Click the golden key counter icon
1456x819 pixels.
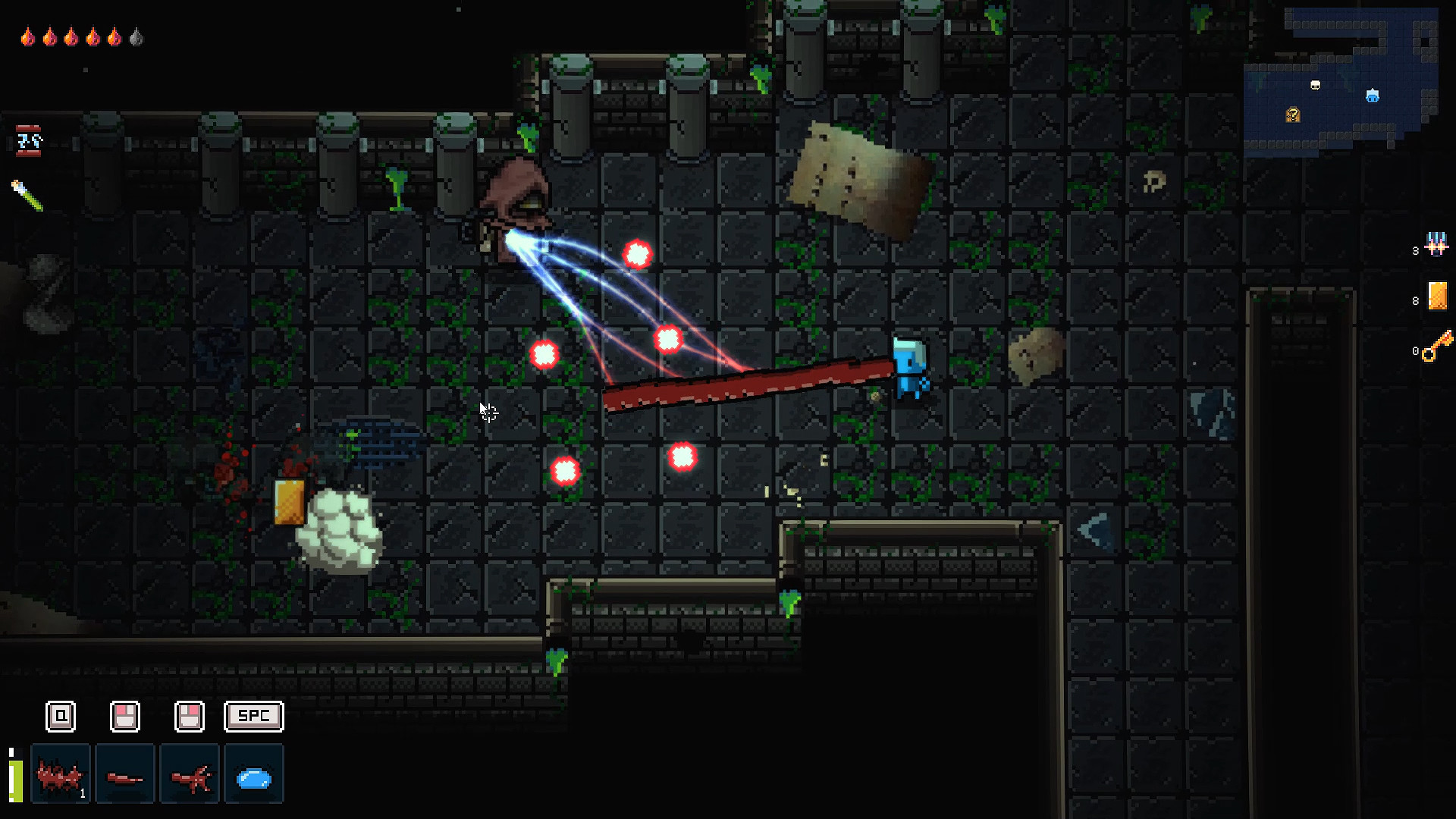pos(1438,347)
